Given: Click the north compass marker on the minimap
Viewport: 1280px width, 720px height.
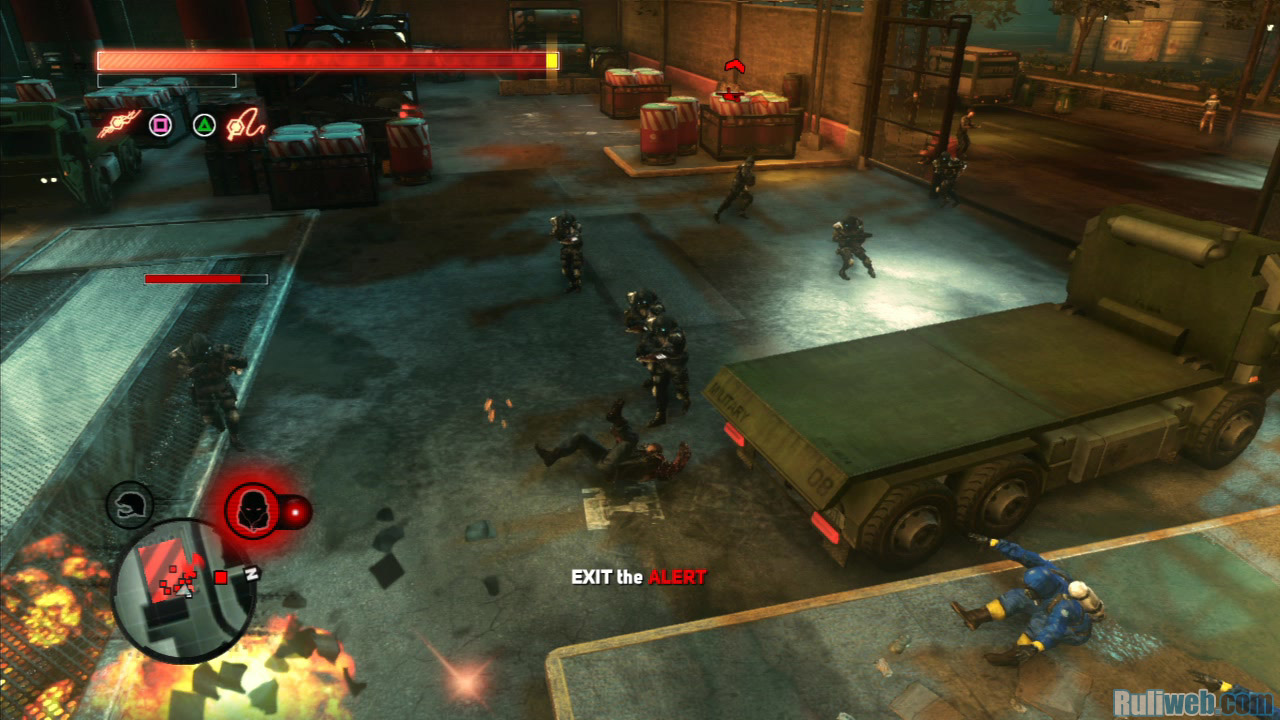Looking at the screenshot, I should point(252,573).
